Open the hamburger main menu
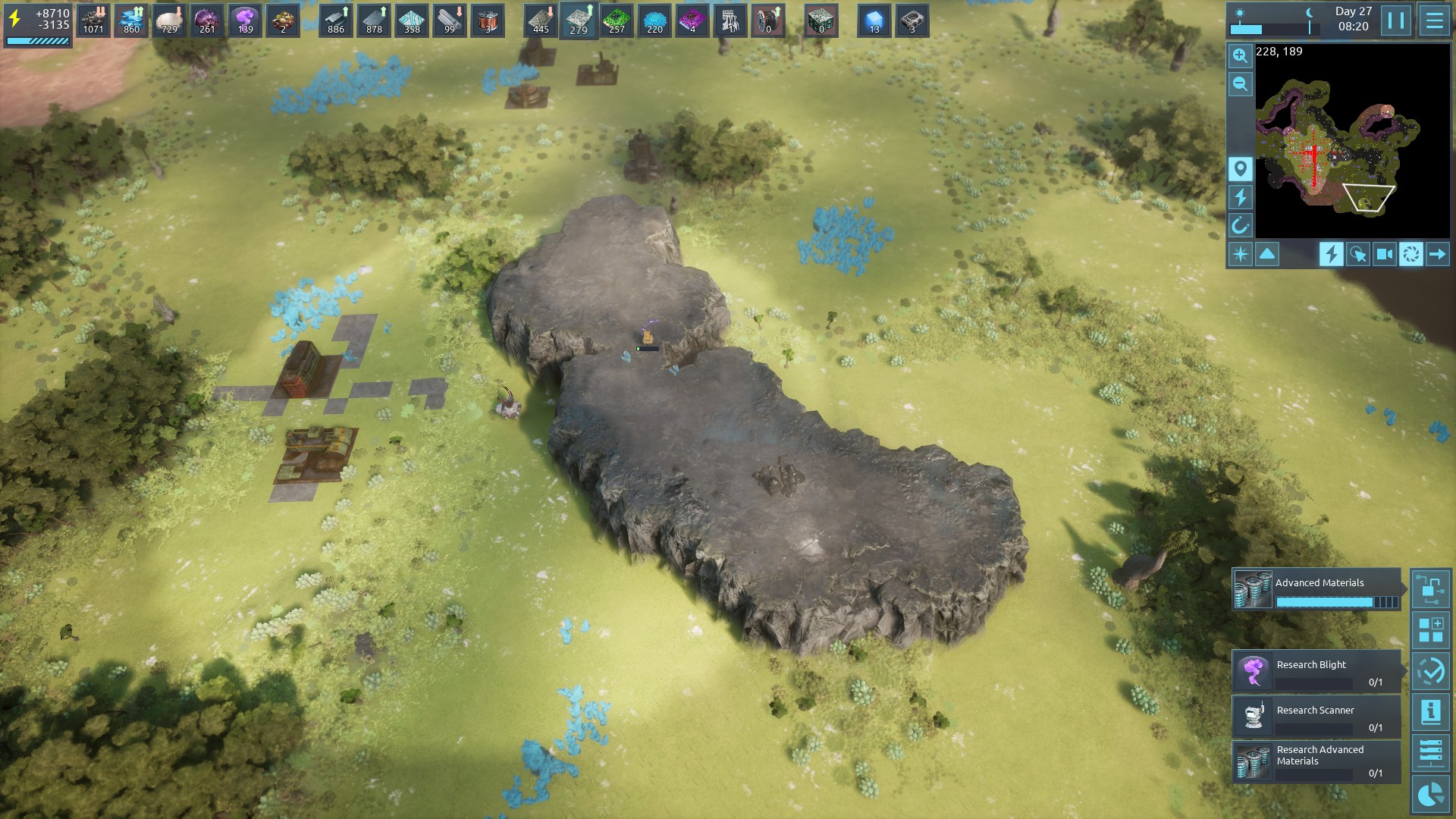The image size is (1456, 819). click(x=1434, y=20)
